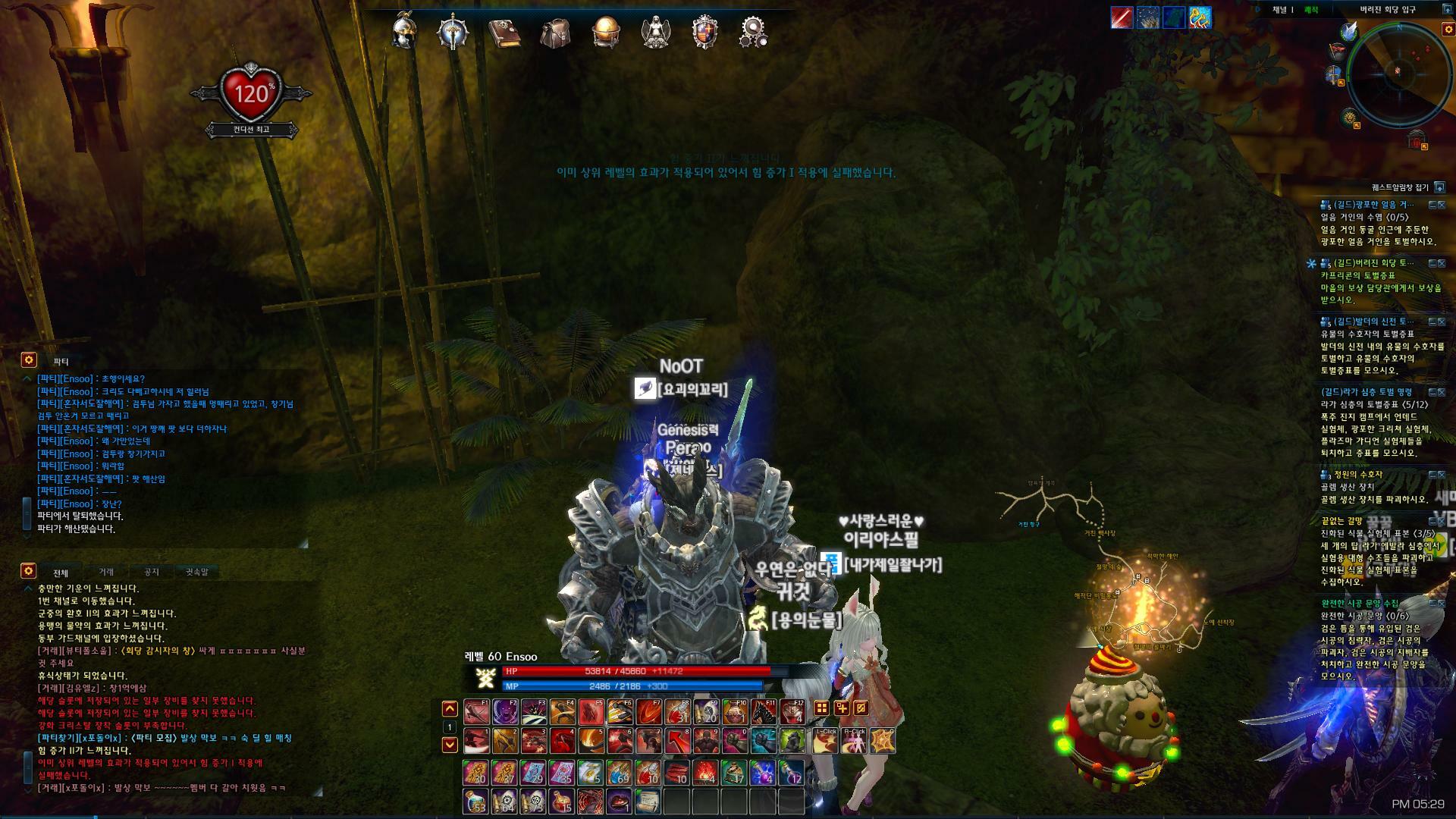Open the leather backpack inventory
The image size is (1456, 819).
coord(555,33)
